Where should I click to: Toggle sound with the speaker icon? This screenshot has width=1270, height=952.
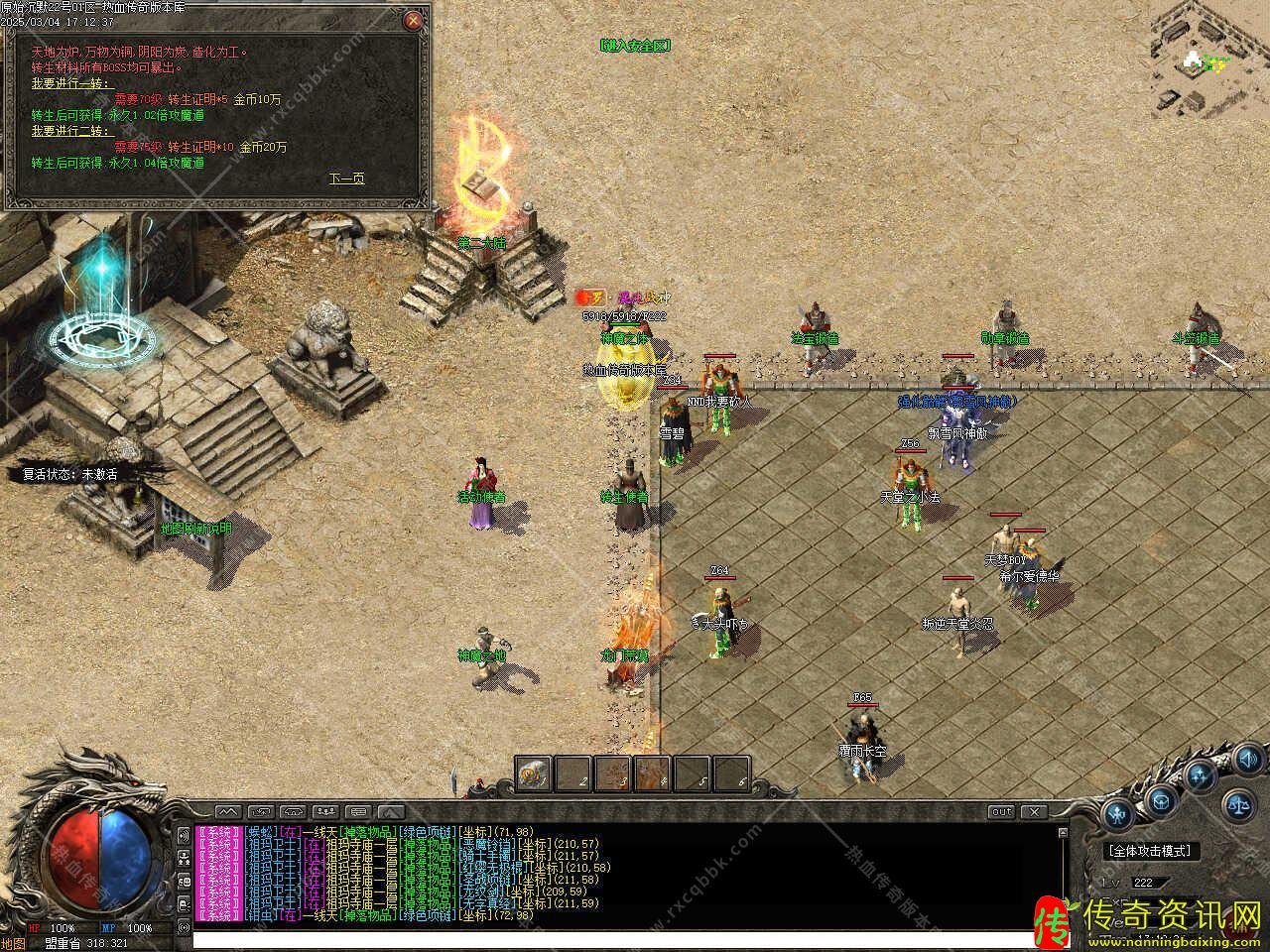pos(1246,761)
